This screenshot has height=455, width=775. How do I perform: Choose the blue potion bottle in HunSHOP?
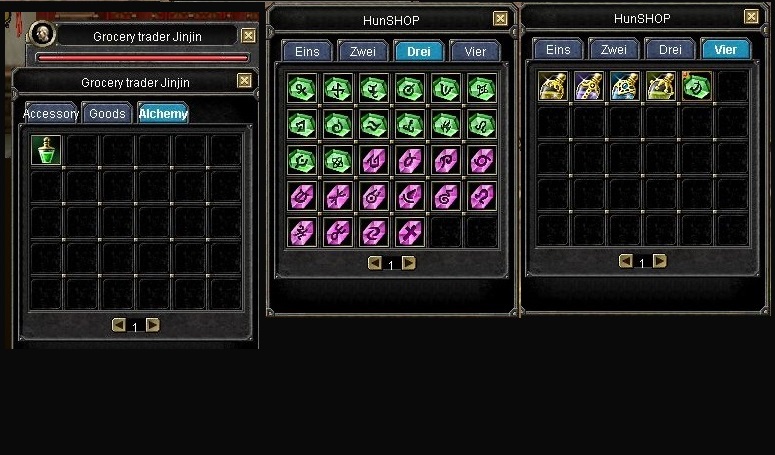[x=625, y=86]
